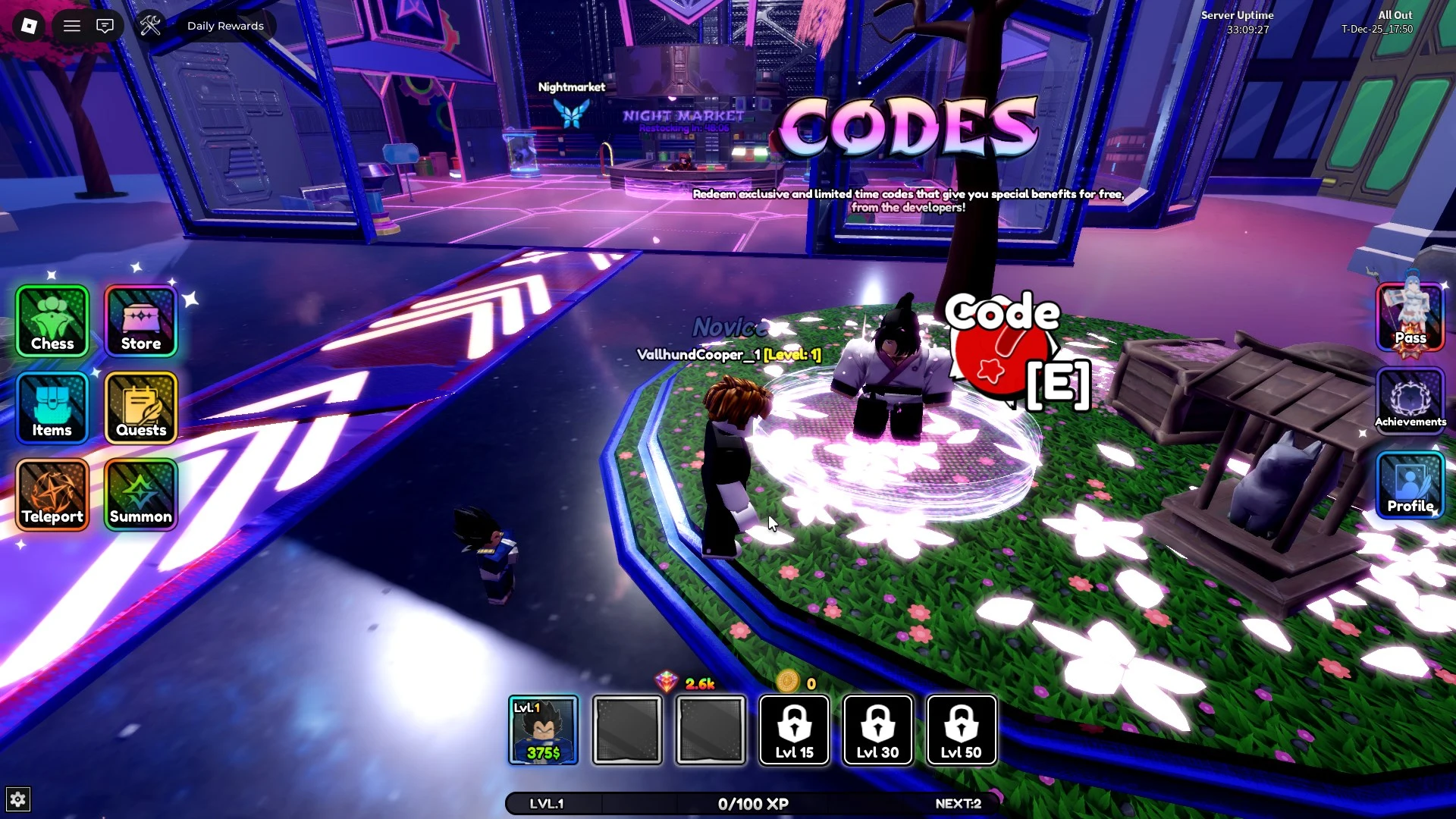Open your Profile

(1409, 486)
